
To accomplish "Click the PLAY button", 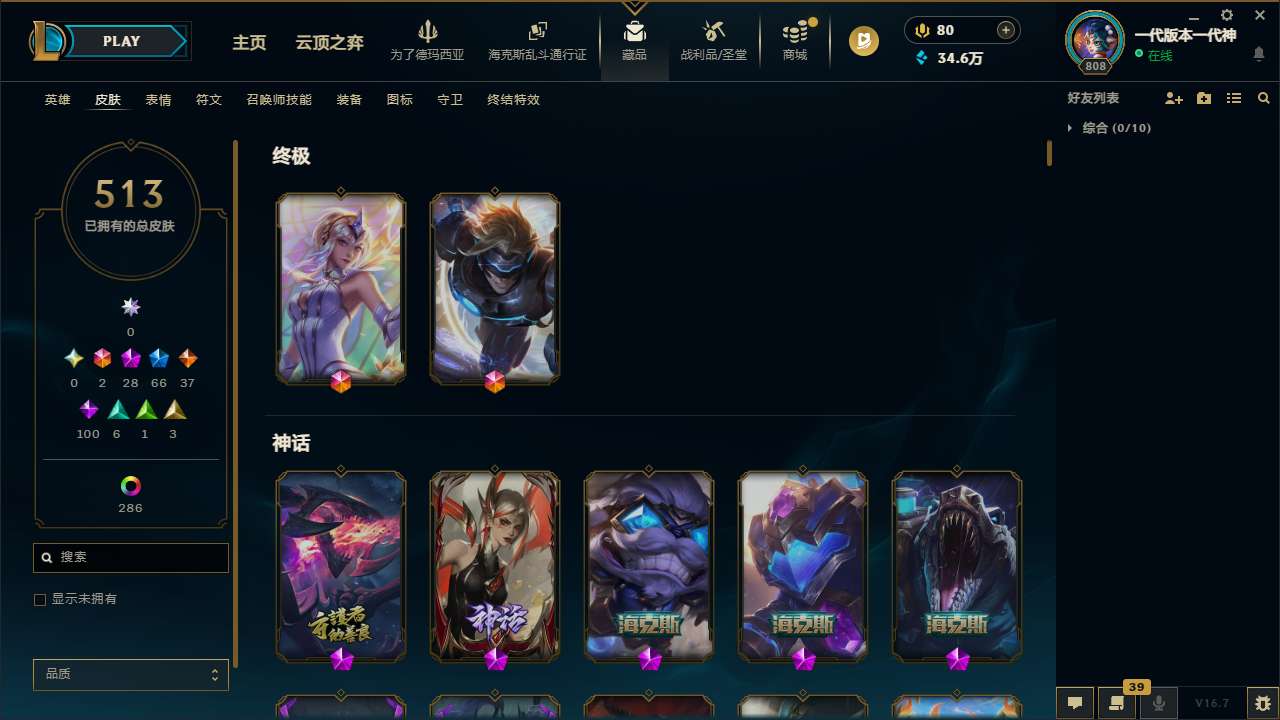I will tap(121, 41).
